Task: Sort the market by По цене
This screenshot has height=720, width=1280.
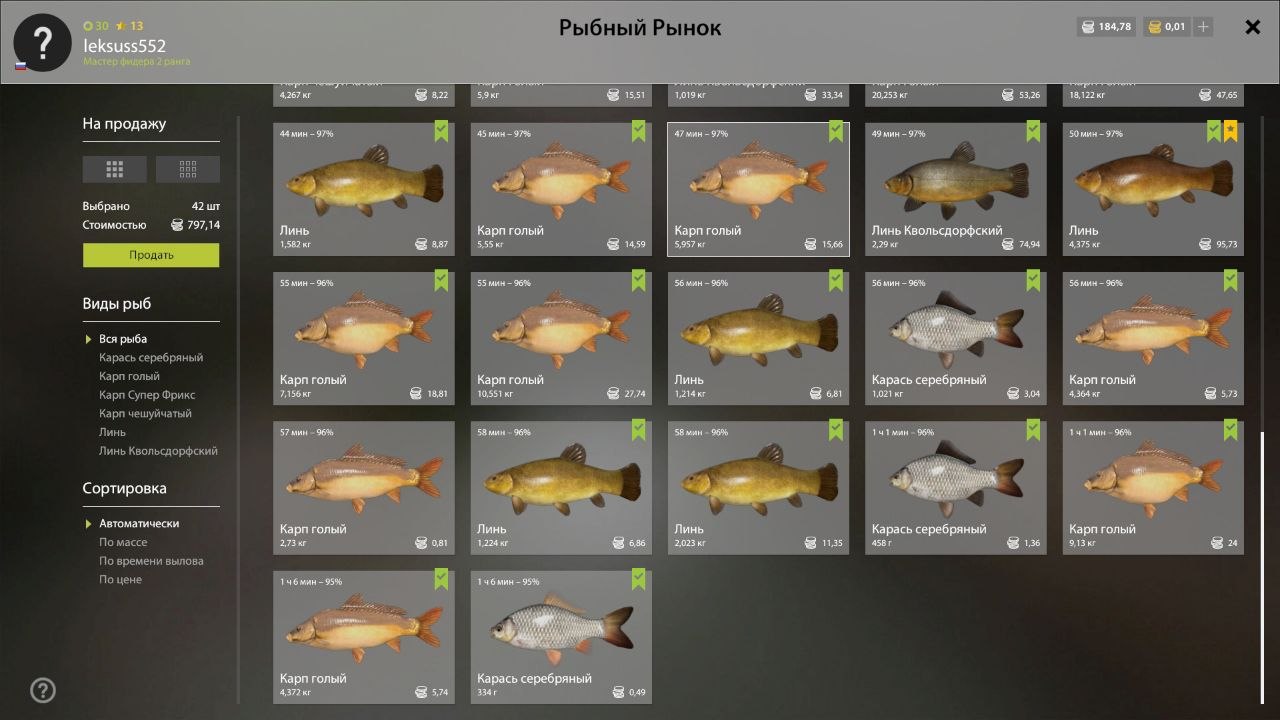Action: coord(120,580)
